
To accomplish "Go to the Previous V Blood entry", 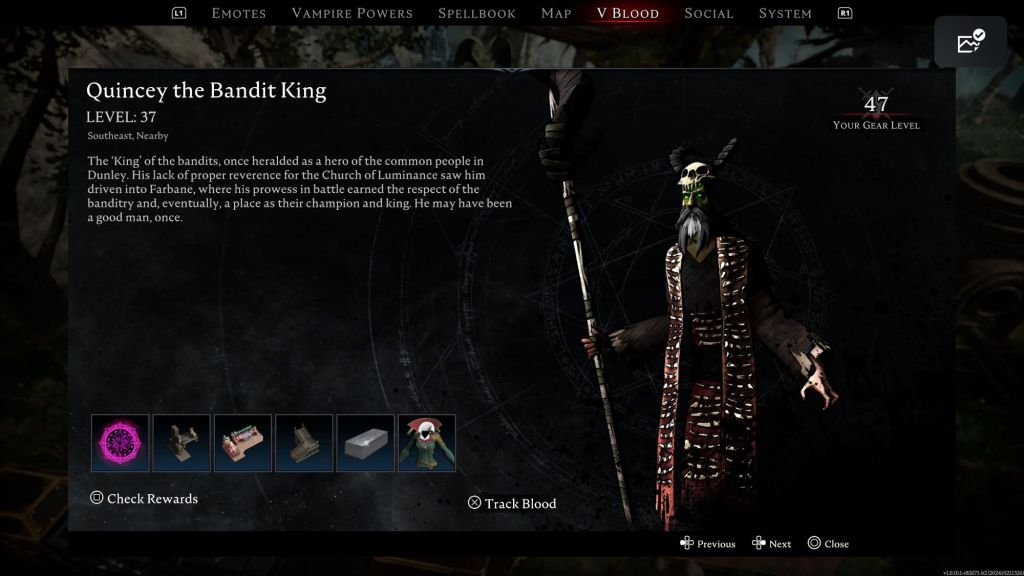I will [x=708, y=544].
